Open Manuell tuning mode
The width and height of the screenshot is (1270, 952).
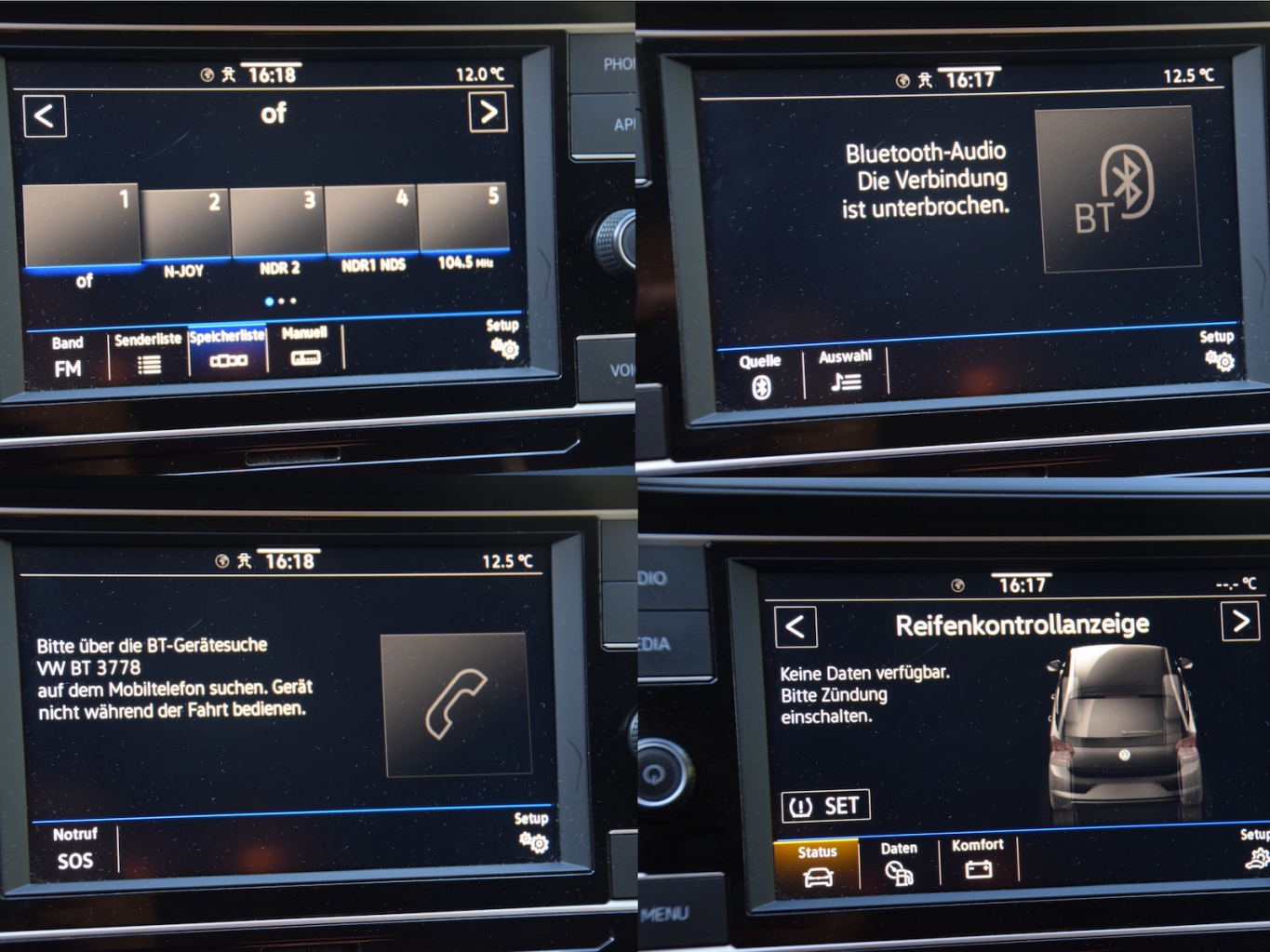click(304, 347)
